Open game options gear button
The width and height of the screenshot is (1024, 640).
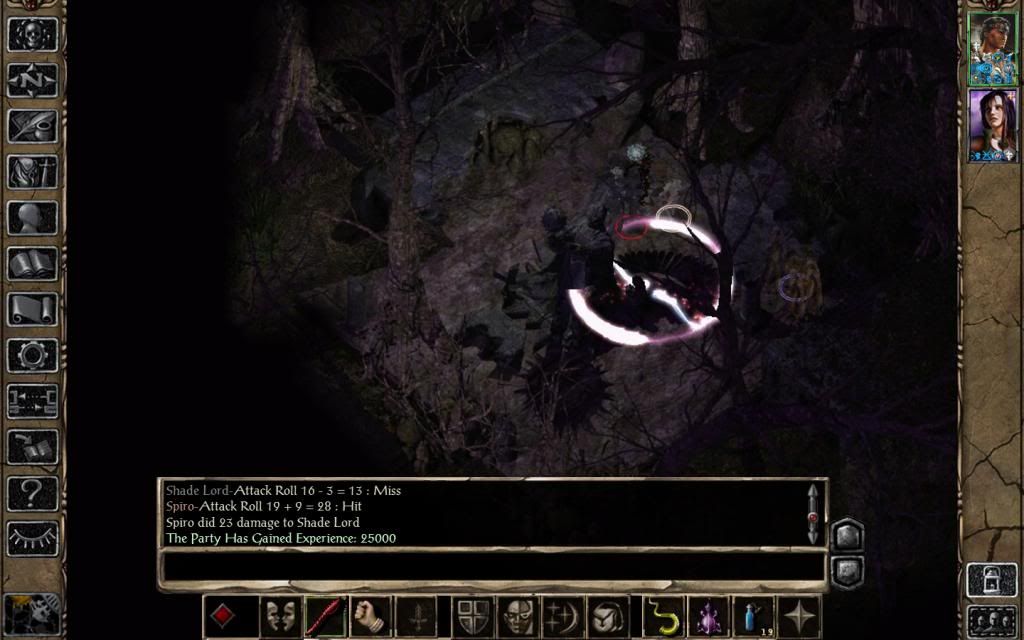click(32, 355)
